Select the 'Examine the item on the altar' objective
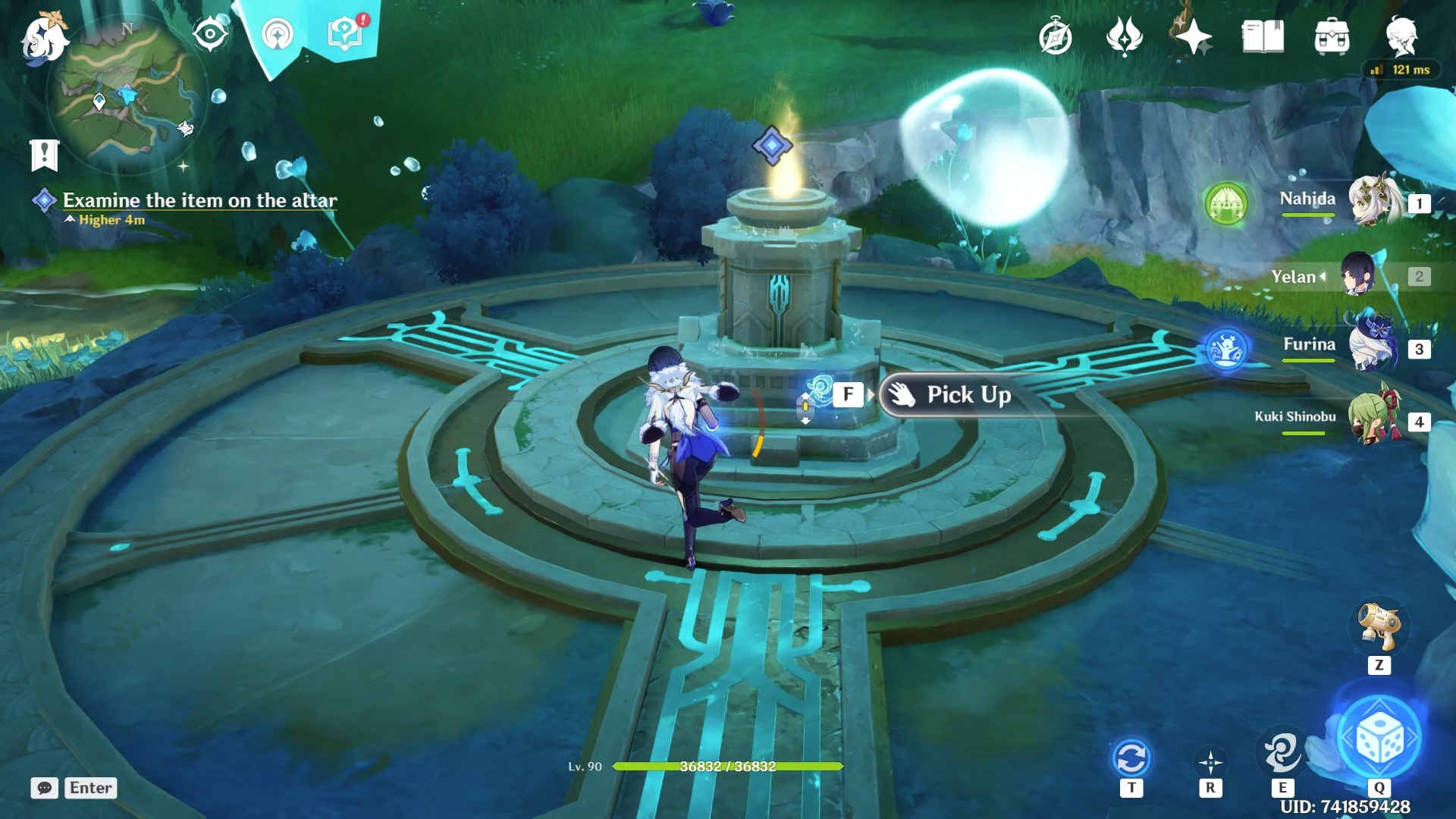Image resolution: width=1456 pixels, height=819 pixels. click(x=199, y=200)
